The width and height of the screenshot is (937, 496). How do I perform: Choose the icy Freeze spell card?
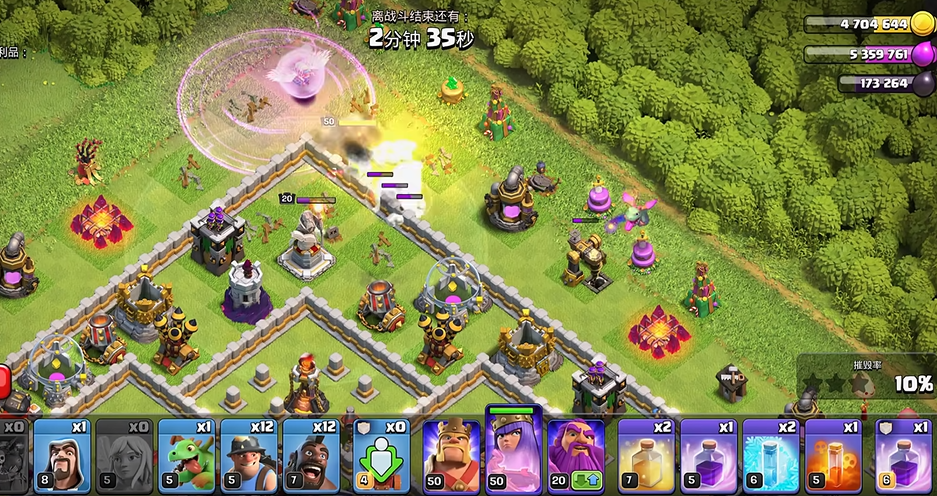coord(771,455)
